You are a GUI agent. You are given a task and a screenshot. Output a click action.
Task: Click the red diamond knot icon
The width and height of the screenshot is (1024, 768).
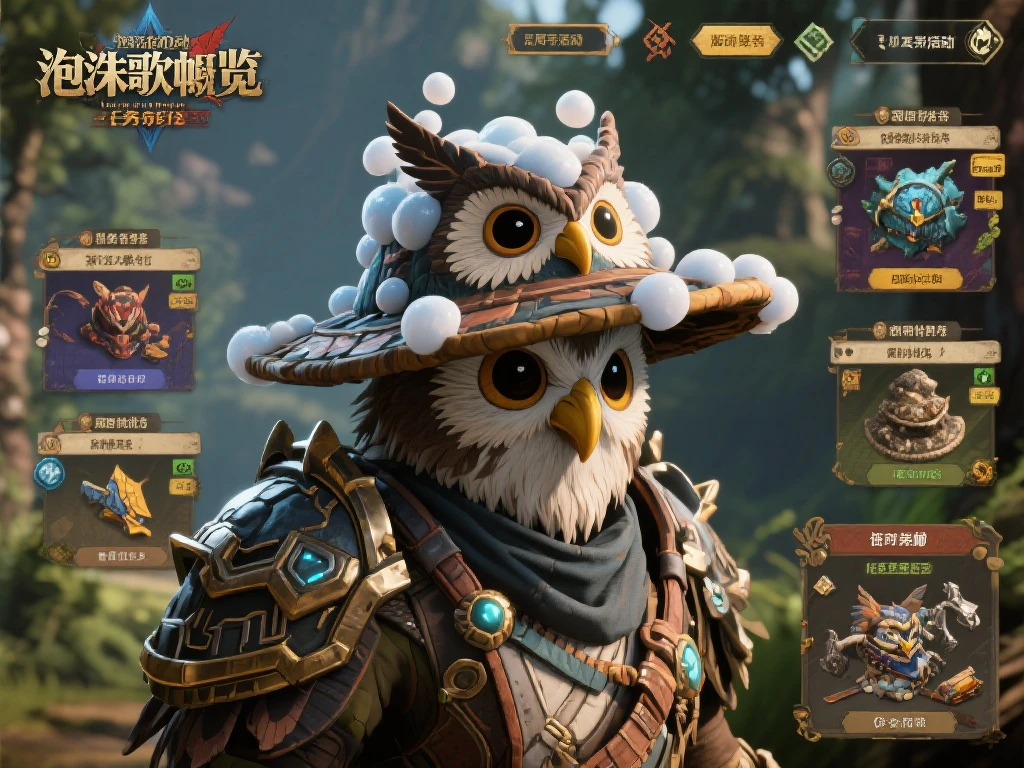coord(658,40)
